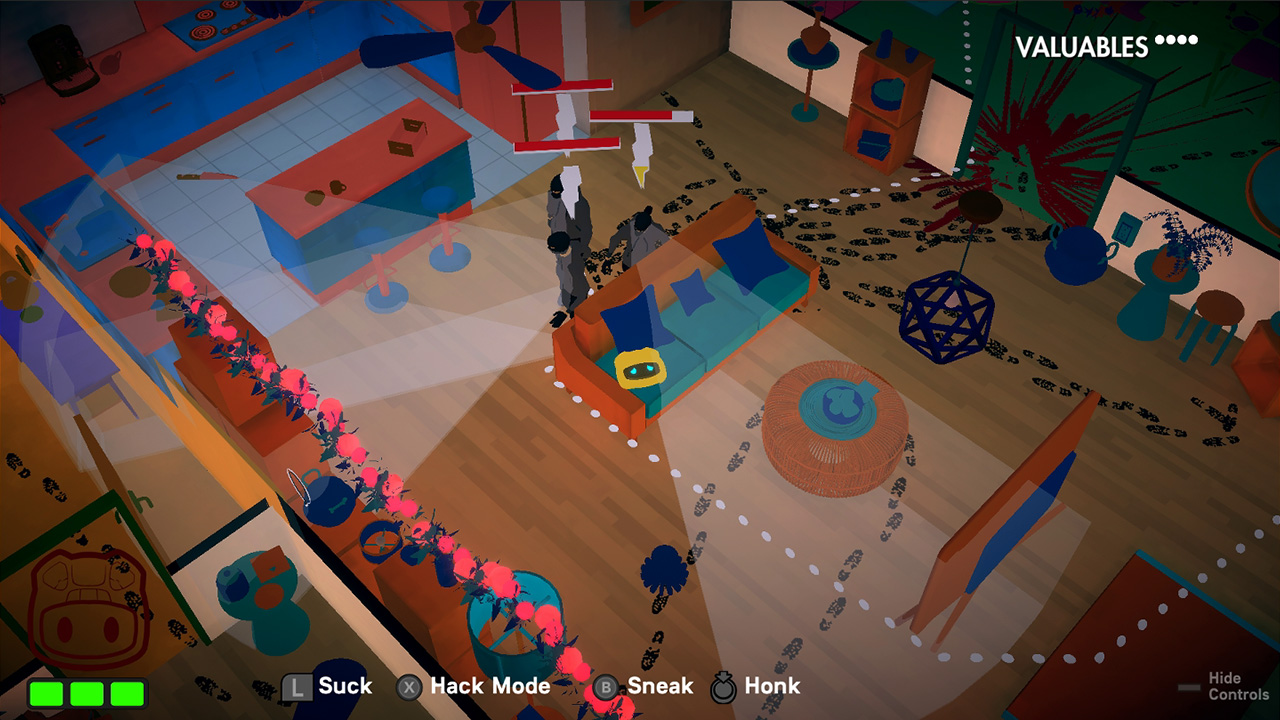
Task: Click the Suck label text
Action: point(344,687)
